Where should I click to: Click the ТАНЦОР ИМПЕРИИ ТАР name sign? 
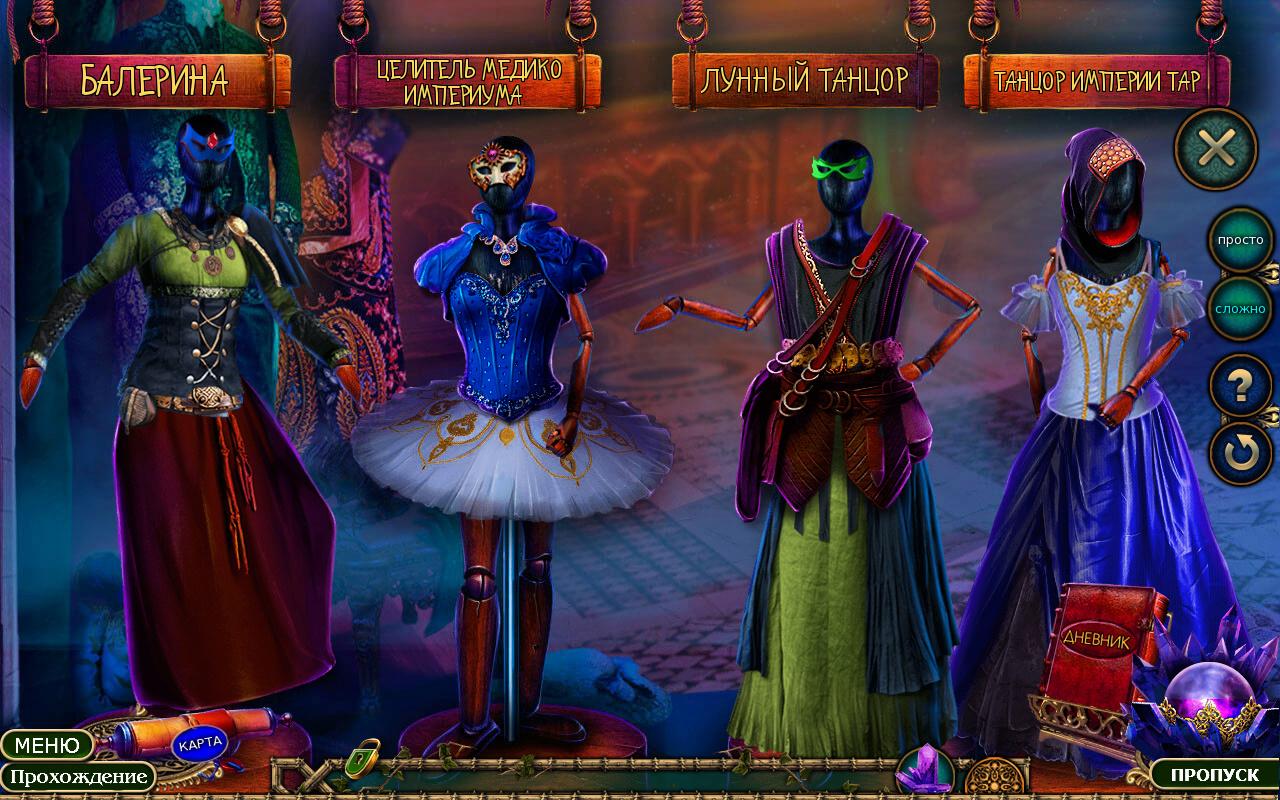pyautogui.click(x=1096, y=81)
